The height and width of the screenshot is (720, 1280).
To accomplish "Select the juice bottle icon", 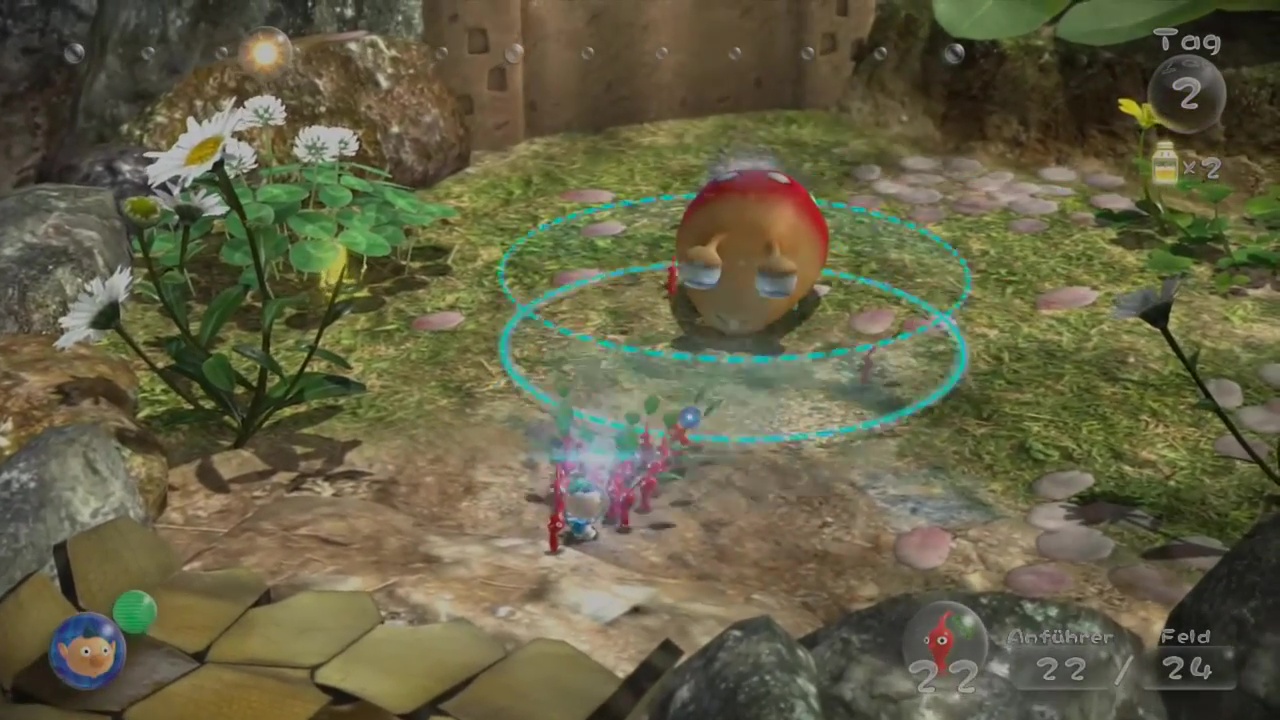I will [1165, 165].
